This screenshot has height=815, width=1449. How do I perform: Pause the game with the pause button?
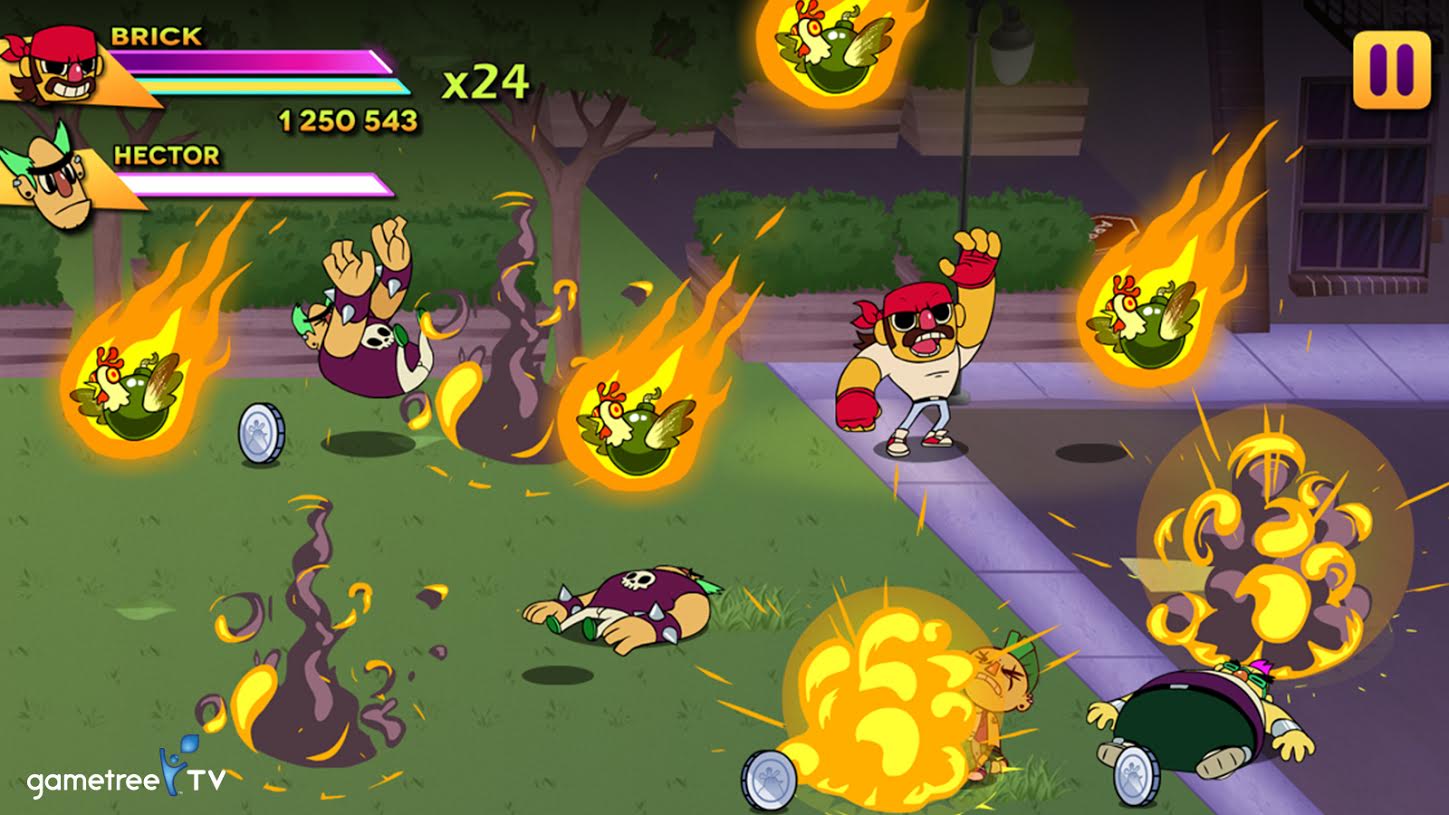[x=1391, y=69]
